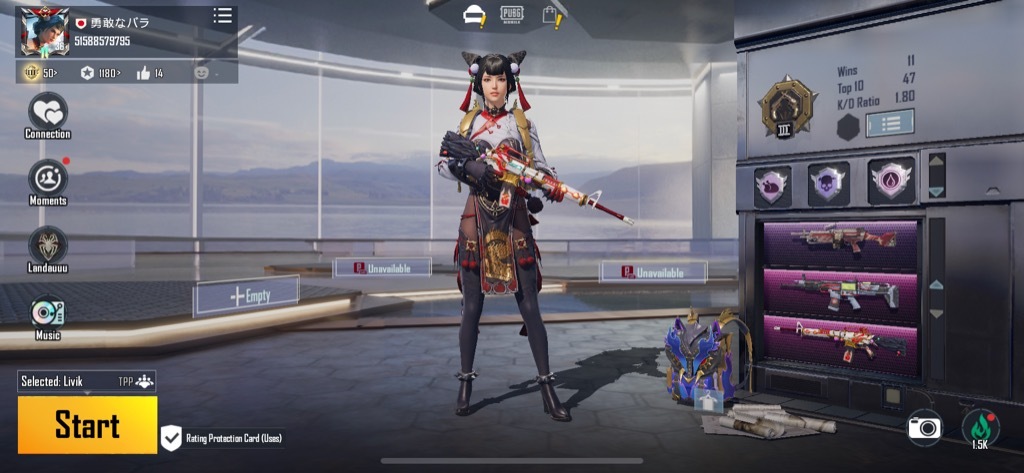1024x473 pixels.
Task: Click the PUBG Mobile logo icon
Action: [x=512, y=13]
